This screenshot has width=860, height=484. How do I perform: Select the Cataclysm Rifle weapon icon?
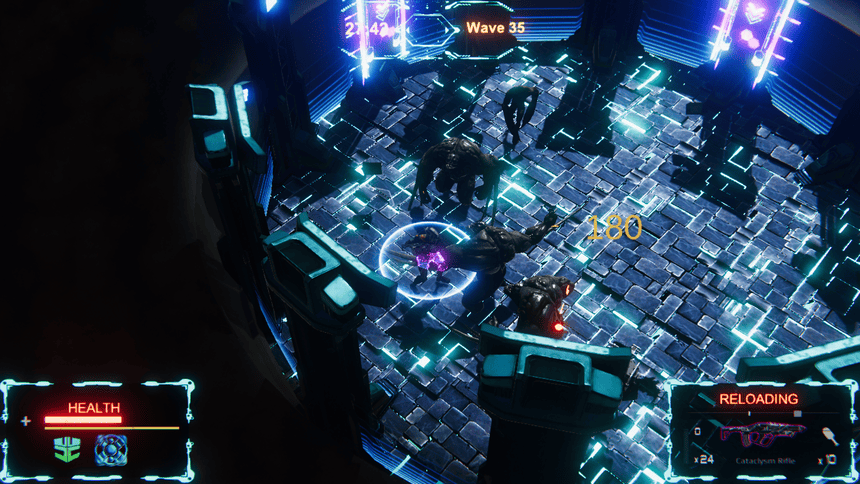(x=763, y=434)
